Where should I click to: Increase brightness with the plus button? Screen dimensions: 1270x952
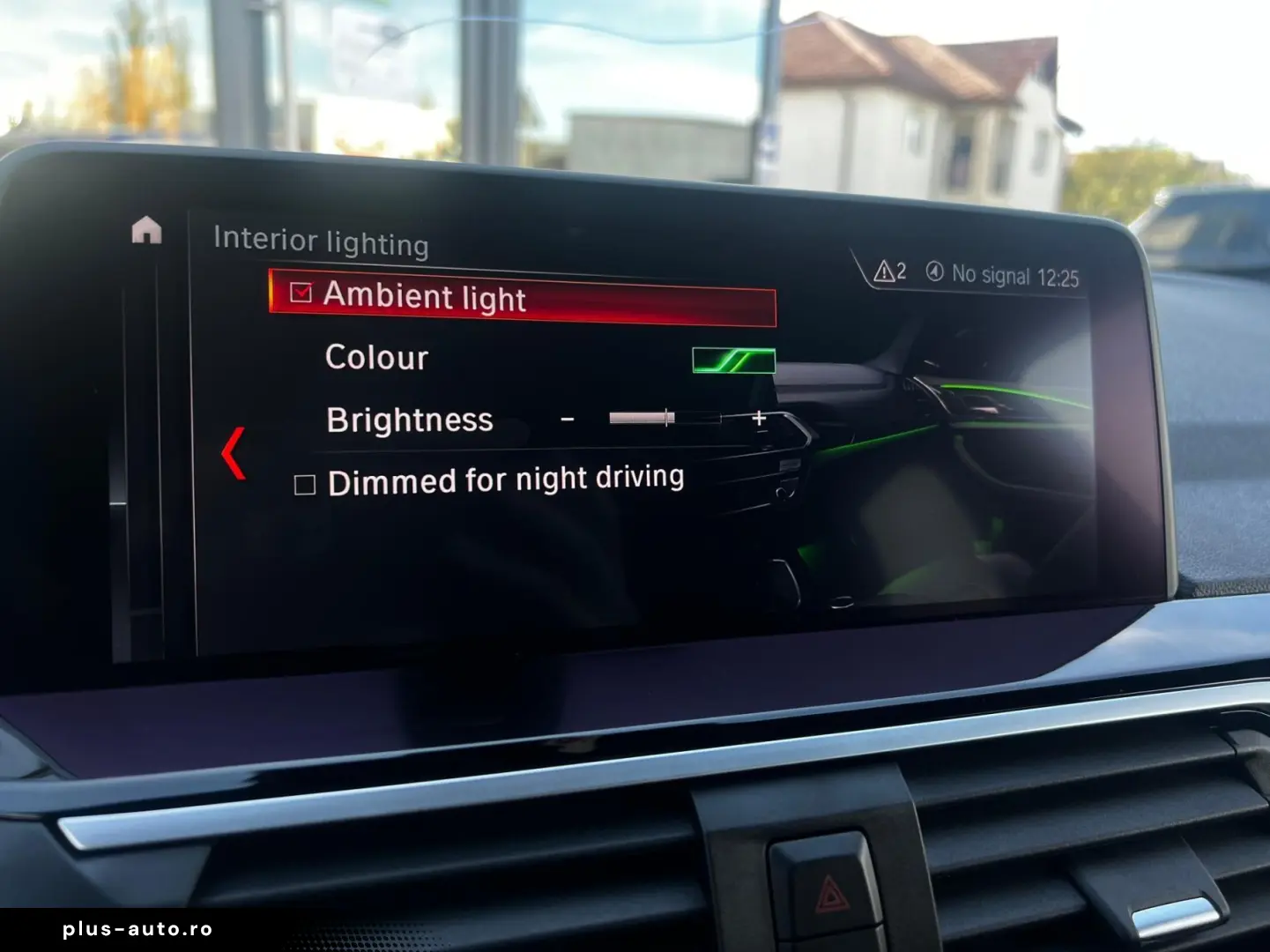click(x=759, y=419)
